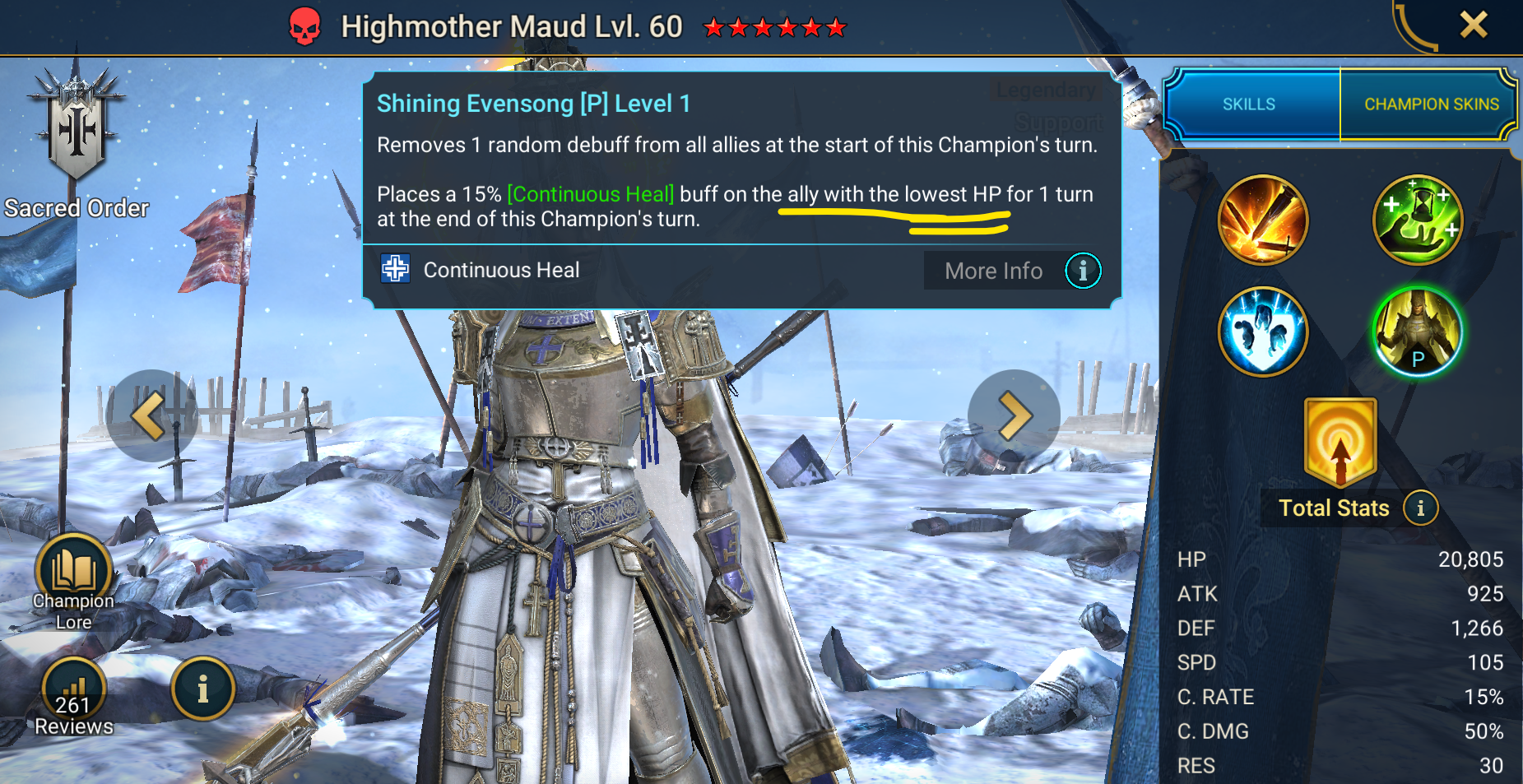View the previous champion with left arrow
1523x784 pixels.
(151, 415)
